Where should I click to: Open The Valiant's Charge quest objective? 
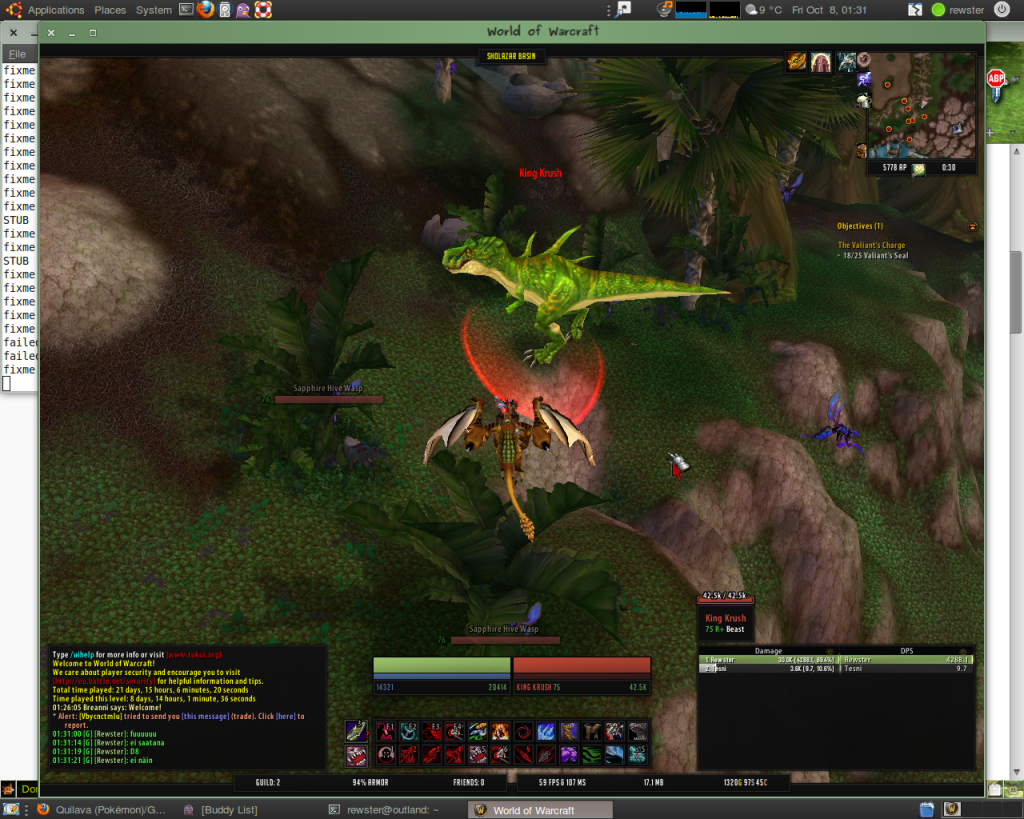(x=873, y=245)
